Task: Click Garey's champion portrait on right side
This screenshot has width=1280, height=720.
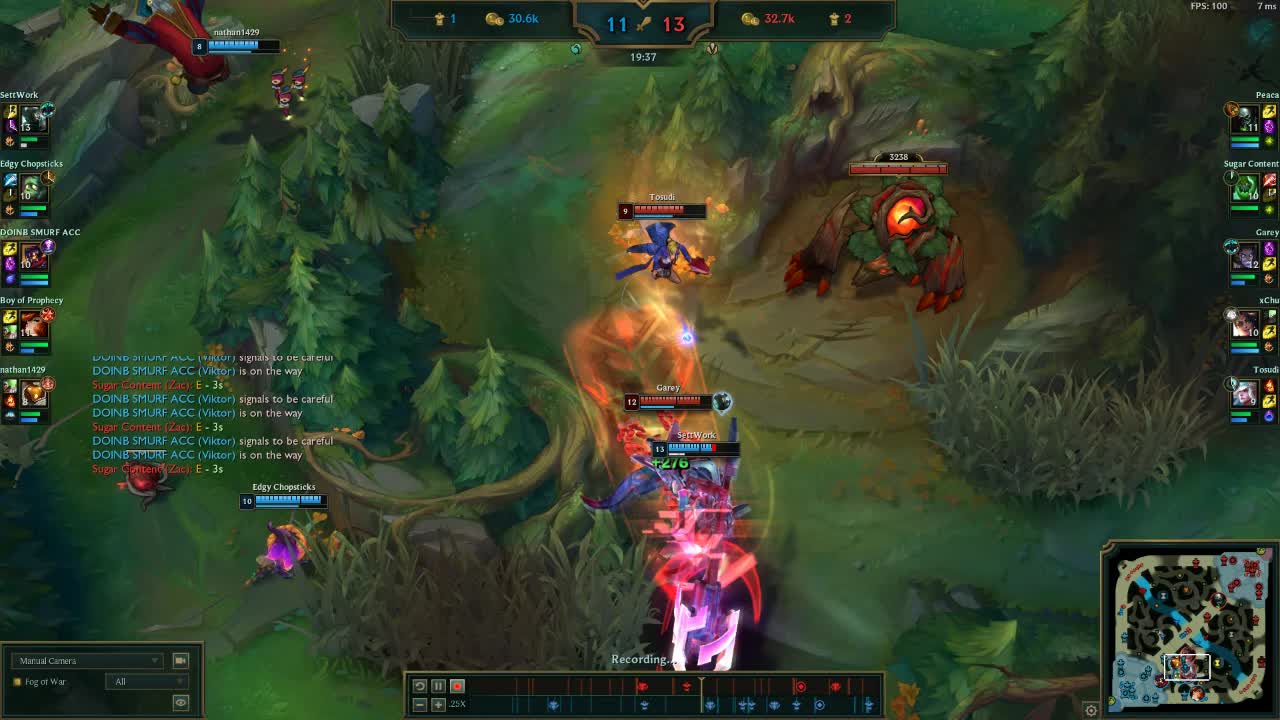Action: tap(1245, 255)
